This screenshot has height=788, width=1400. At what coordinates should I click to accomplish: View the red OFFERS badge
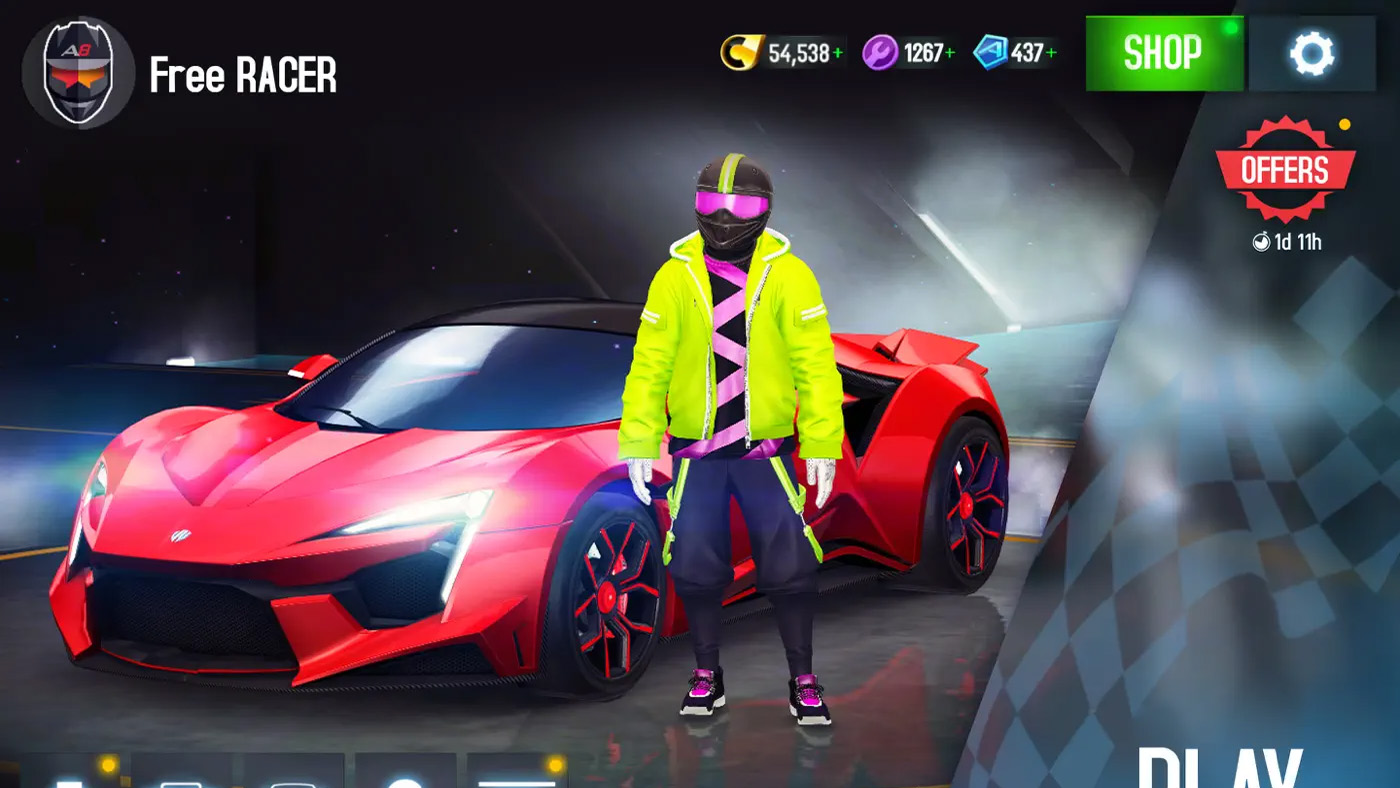click(x=1285, y=170)
